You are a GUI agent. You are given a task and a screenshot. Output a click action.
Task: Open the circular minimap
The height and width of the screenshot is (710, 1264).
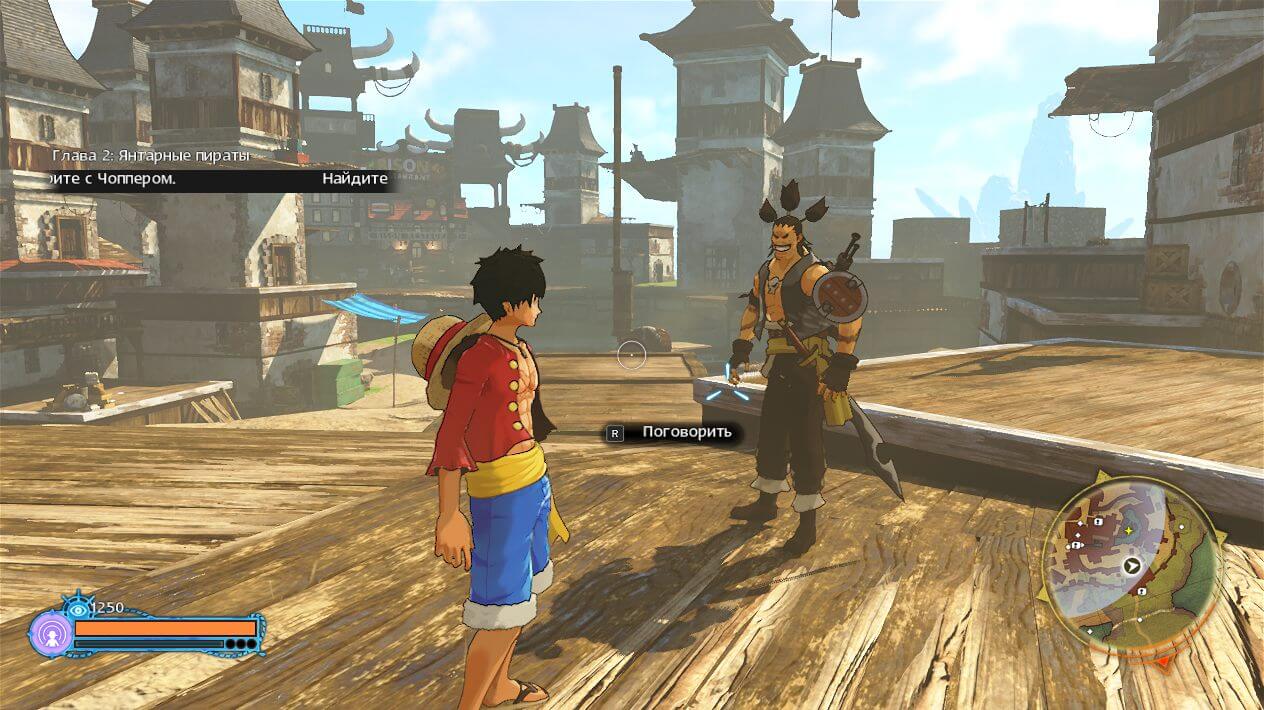1131,564
